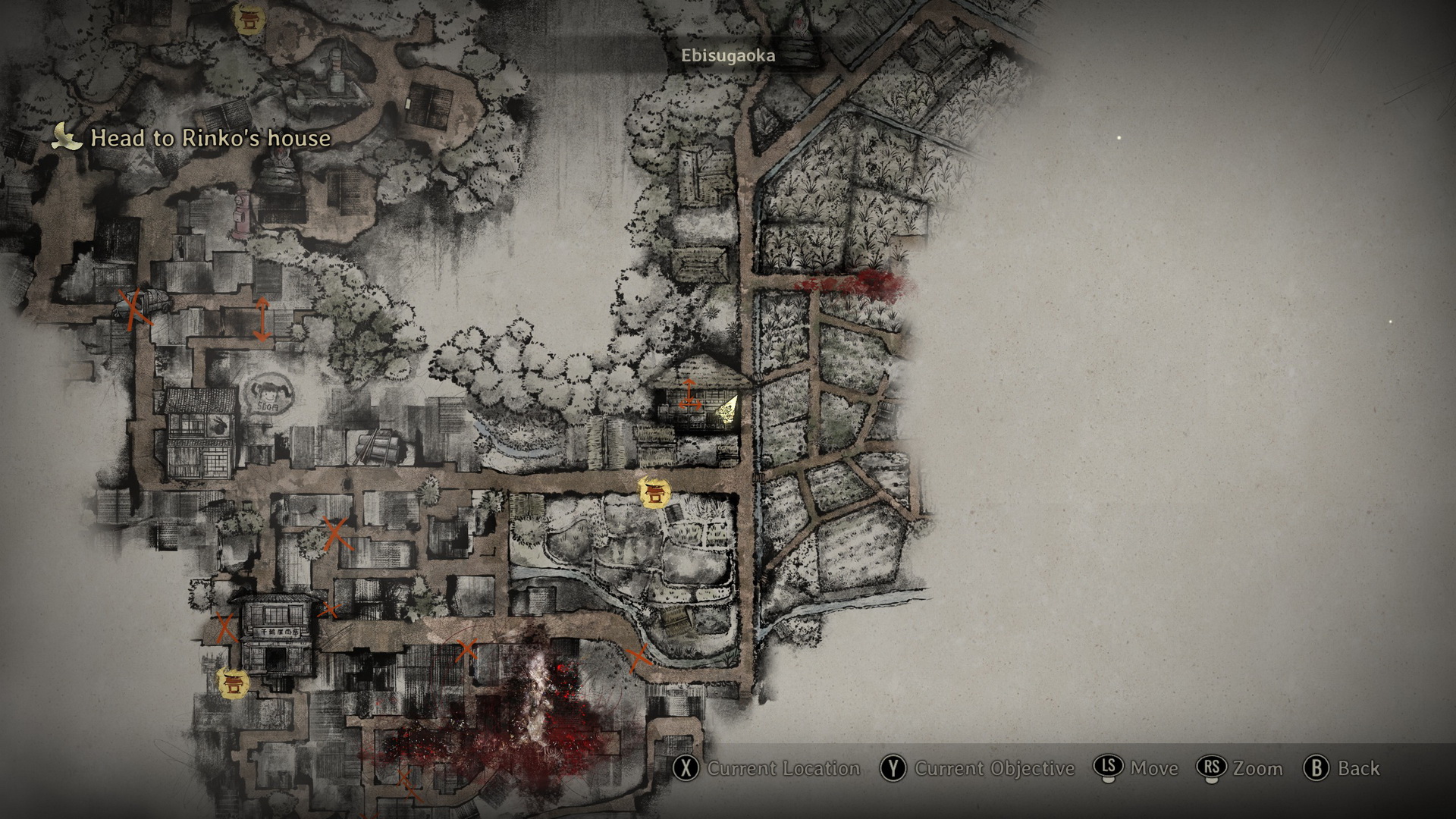Select the shrine marker beside the kanji-signed shop
Screen dimensions: 1456x819
pyautogui.click(x=232, y=682)
